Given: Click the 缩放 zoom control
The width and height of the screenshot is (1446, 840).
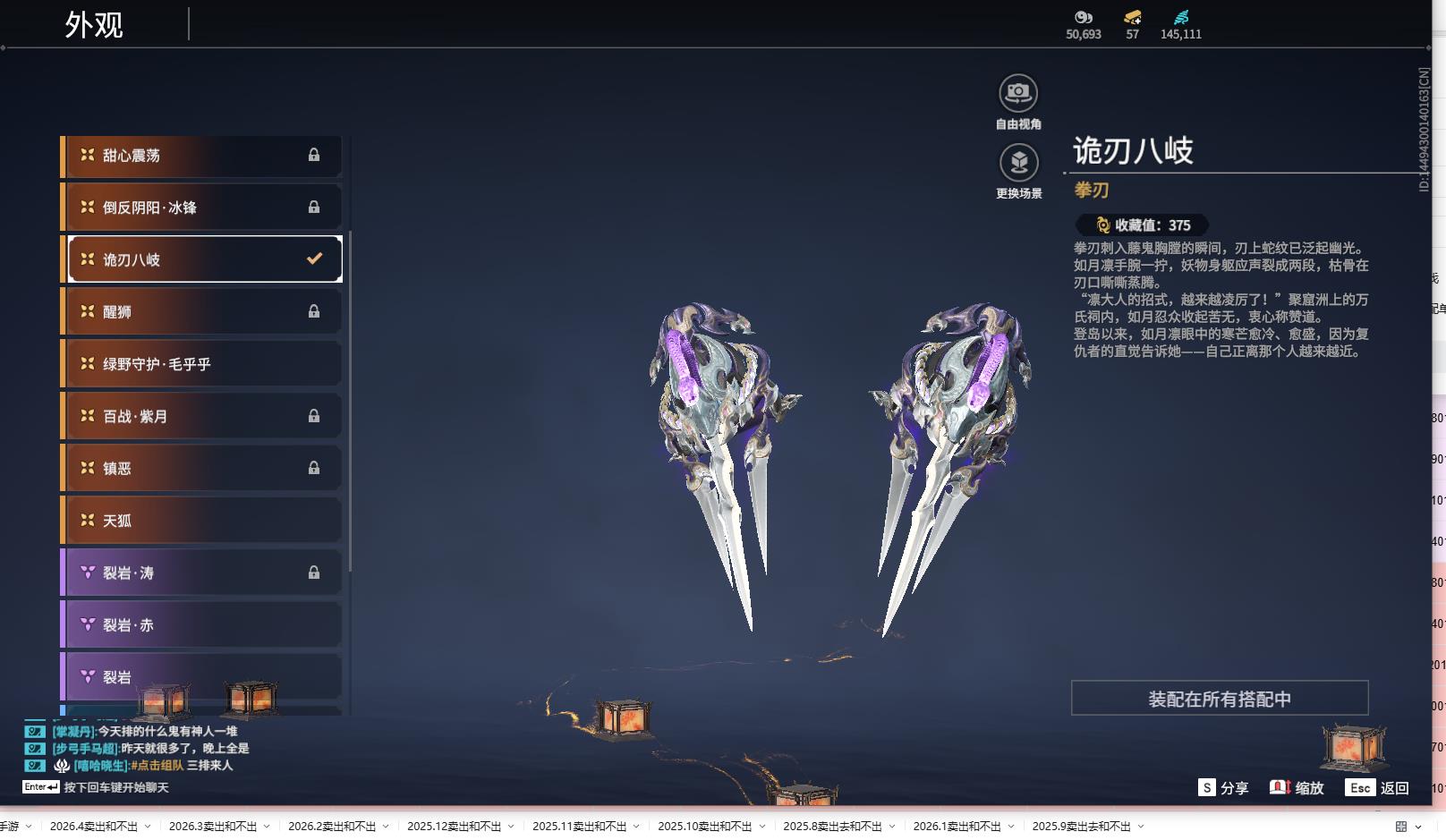Looking at the screenshot, I should pyautogui.click(x=1297, y=788).
